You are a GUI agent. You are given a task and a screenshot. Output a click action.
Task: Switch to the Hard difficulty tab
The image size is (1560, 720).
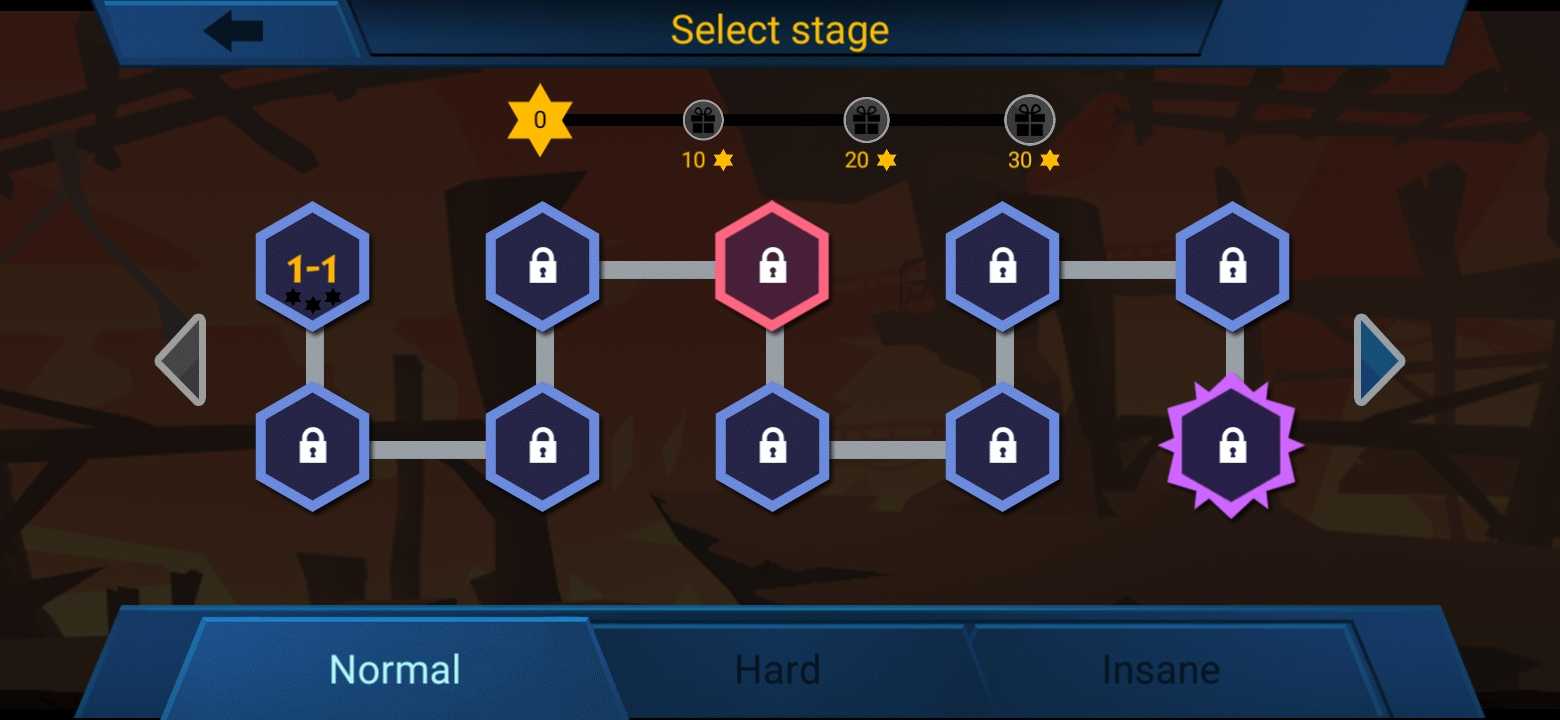pos(777,669)
